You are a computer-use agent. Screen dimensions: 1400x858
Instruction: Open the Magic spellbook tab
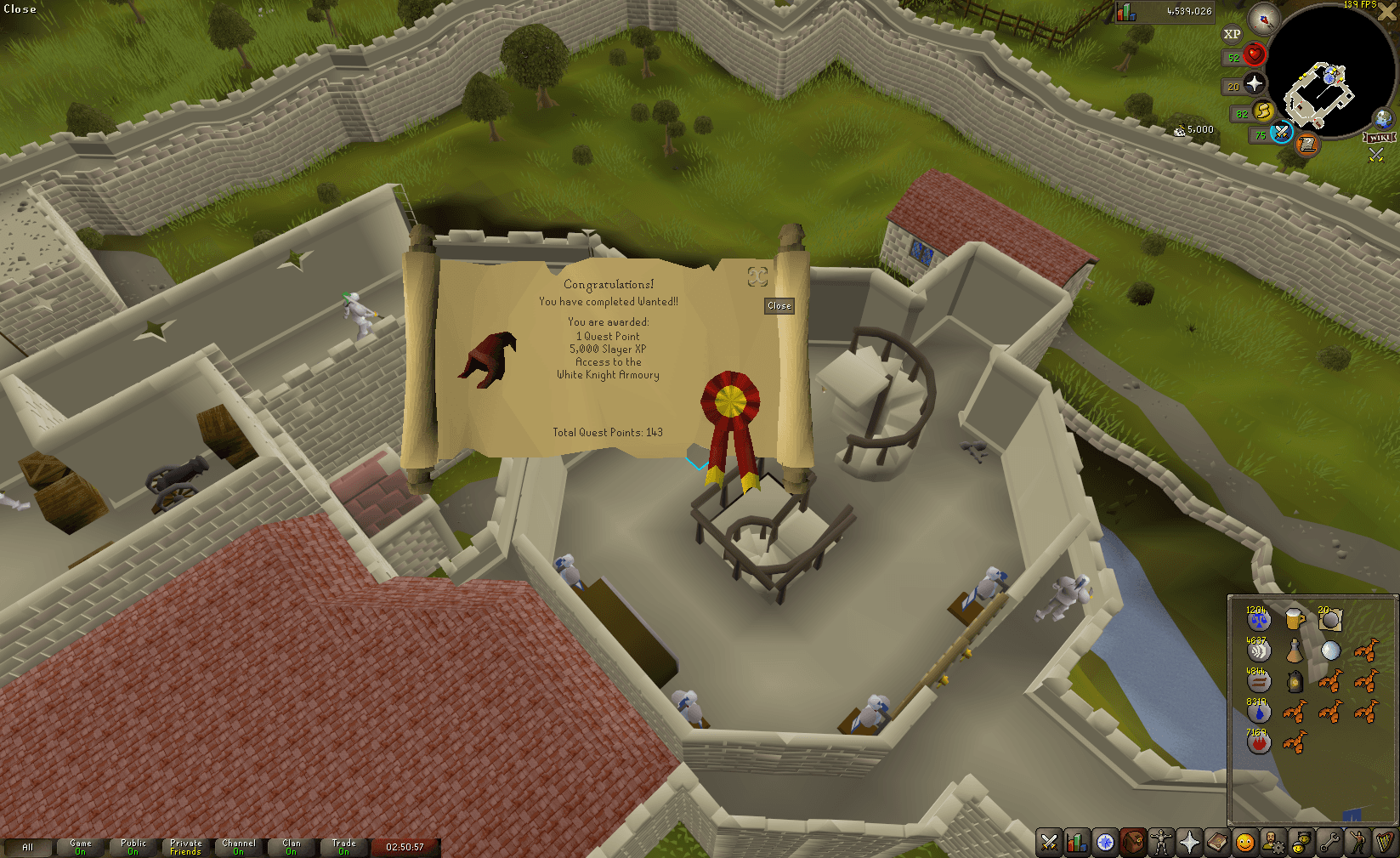click(1217, 843)
